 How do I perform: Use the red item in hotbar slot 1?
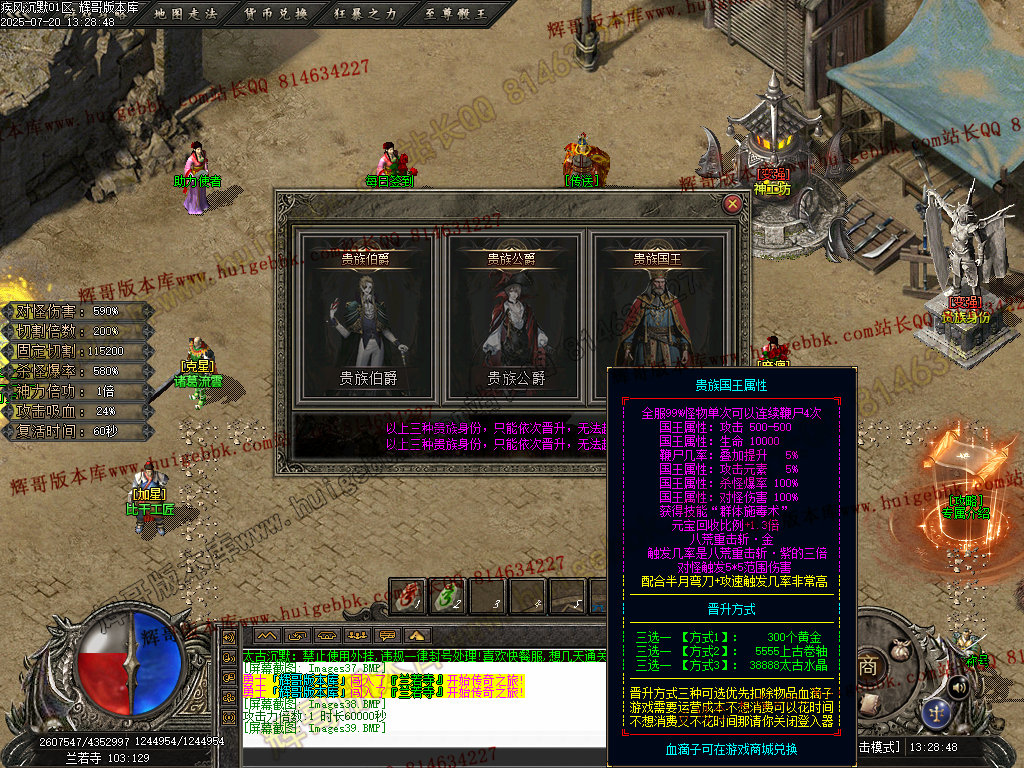(408, 597)
